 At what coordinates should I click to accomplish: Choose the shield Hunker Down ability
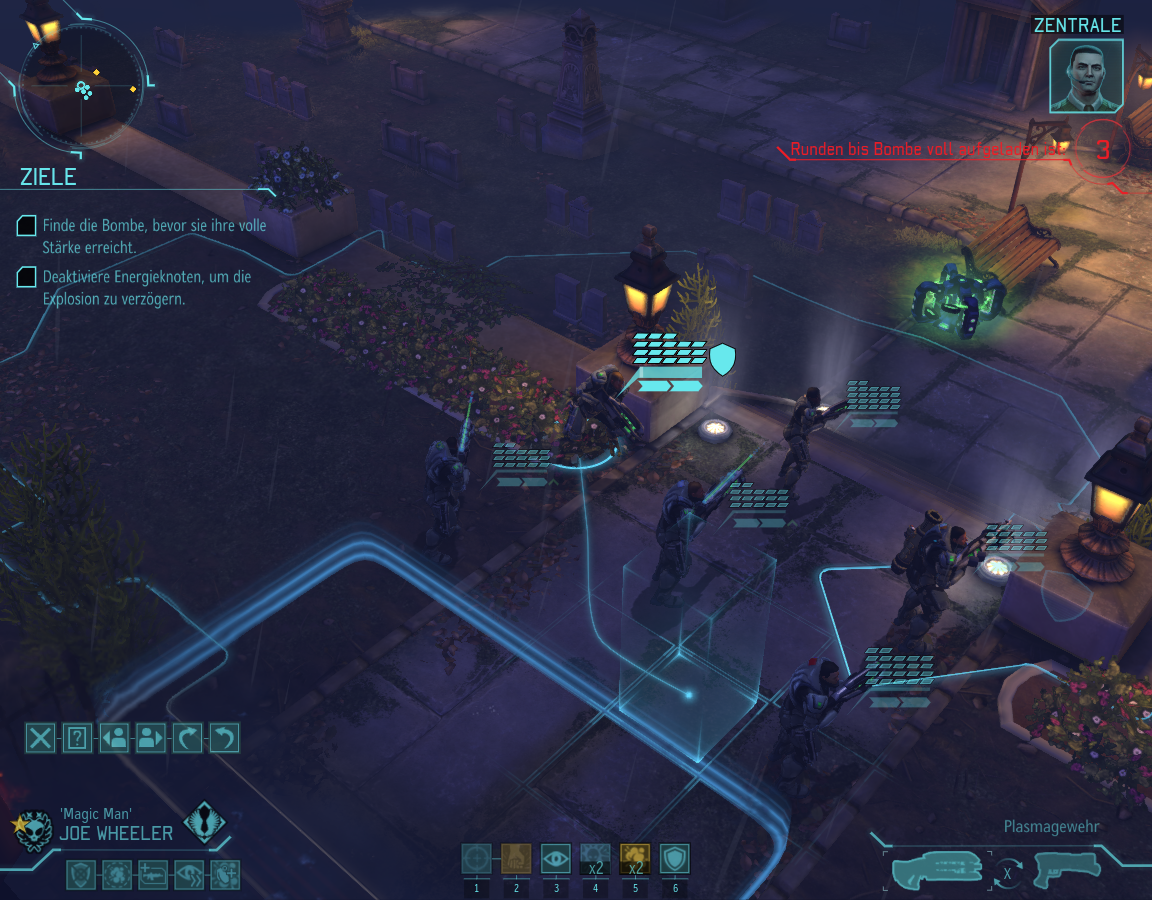coord(675,859)
